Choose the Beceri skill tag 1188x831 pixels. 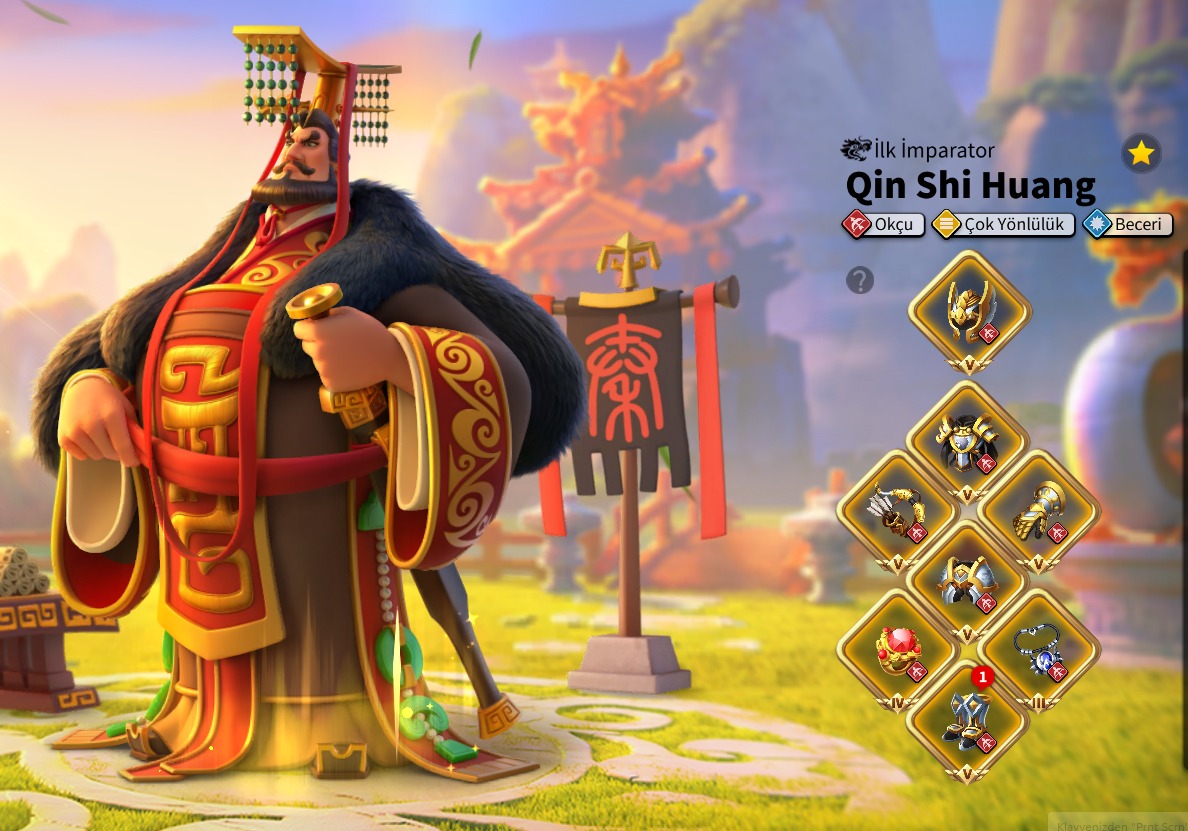point(1127,224)
